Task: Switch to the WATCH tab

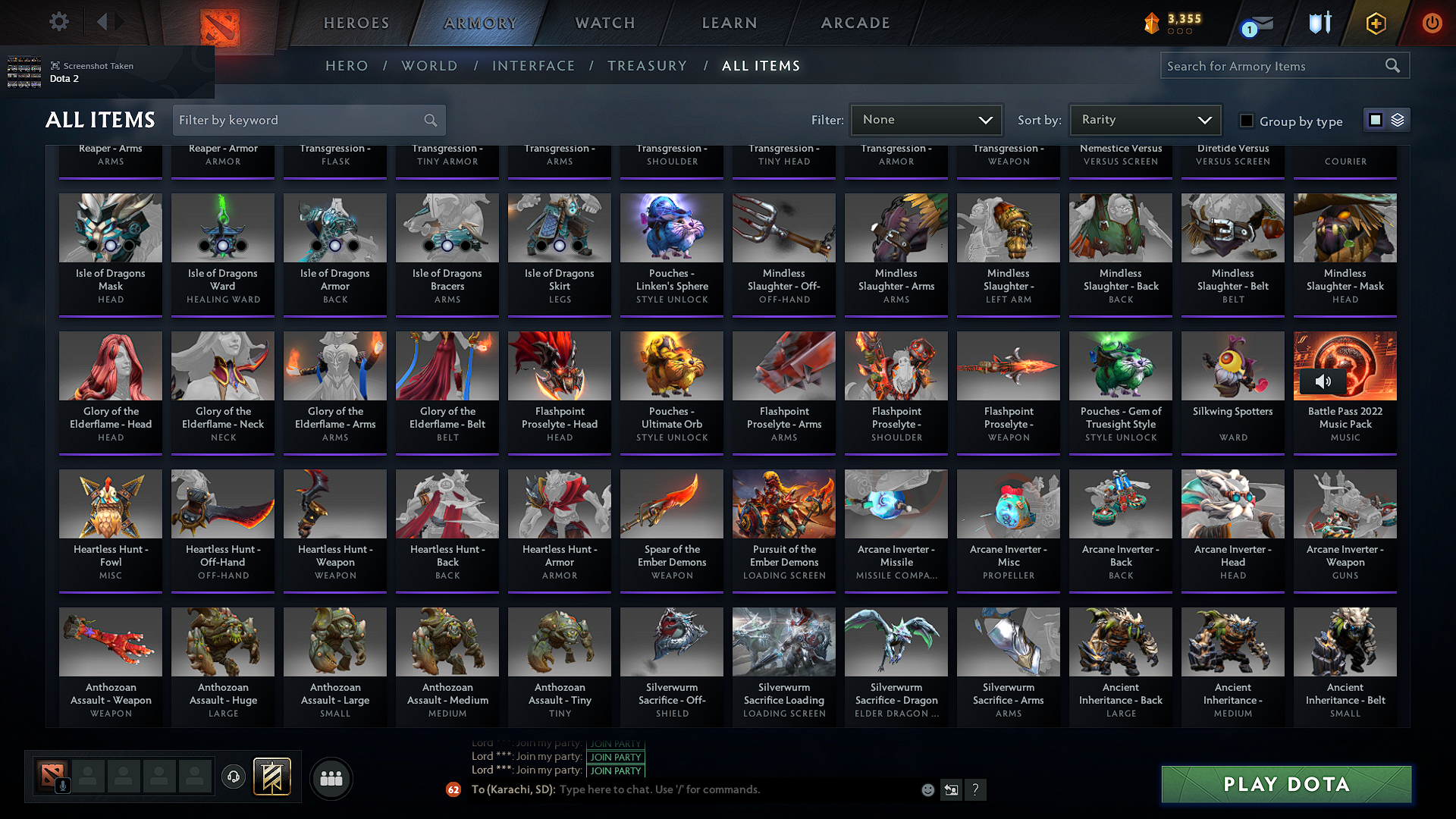Action: point(603,23)
